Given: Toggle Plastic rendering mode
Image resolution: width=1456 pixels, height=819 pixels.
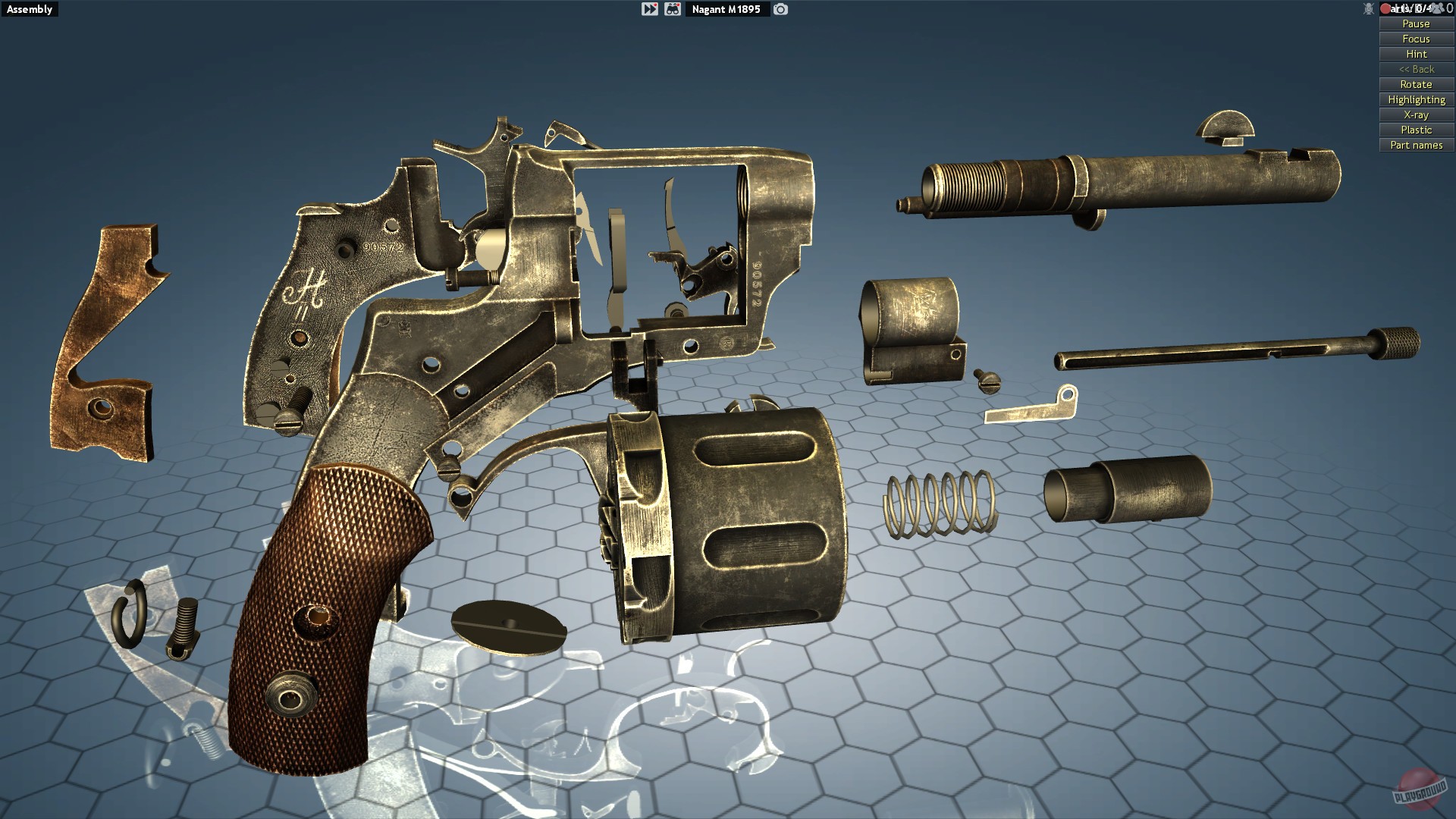Looking at the screenshot, I should click(1415, 130).
